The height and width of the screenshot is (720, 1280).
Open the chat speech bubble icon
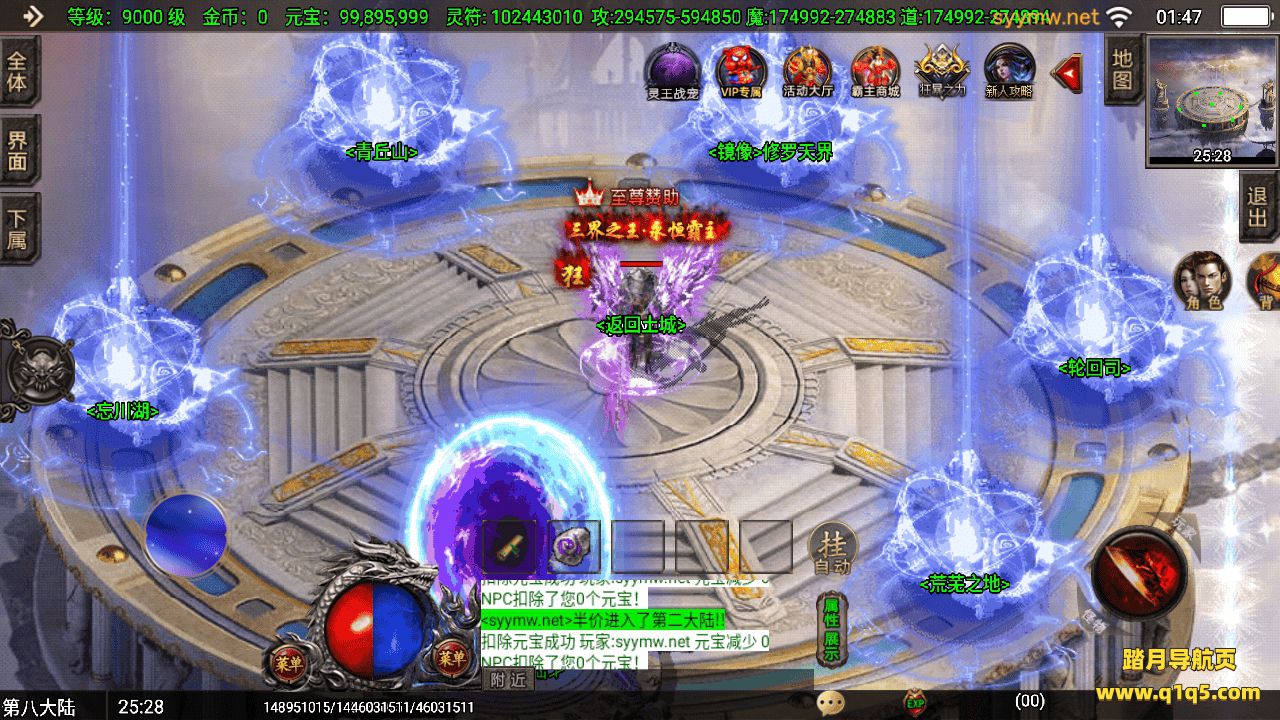(x=830, y=703)
